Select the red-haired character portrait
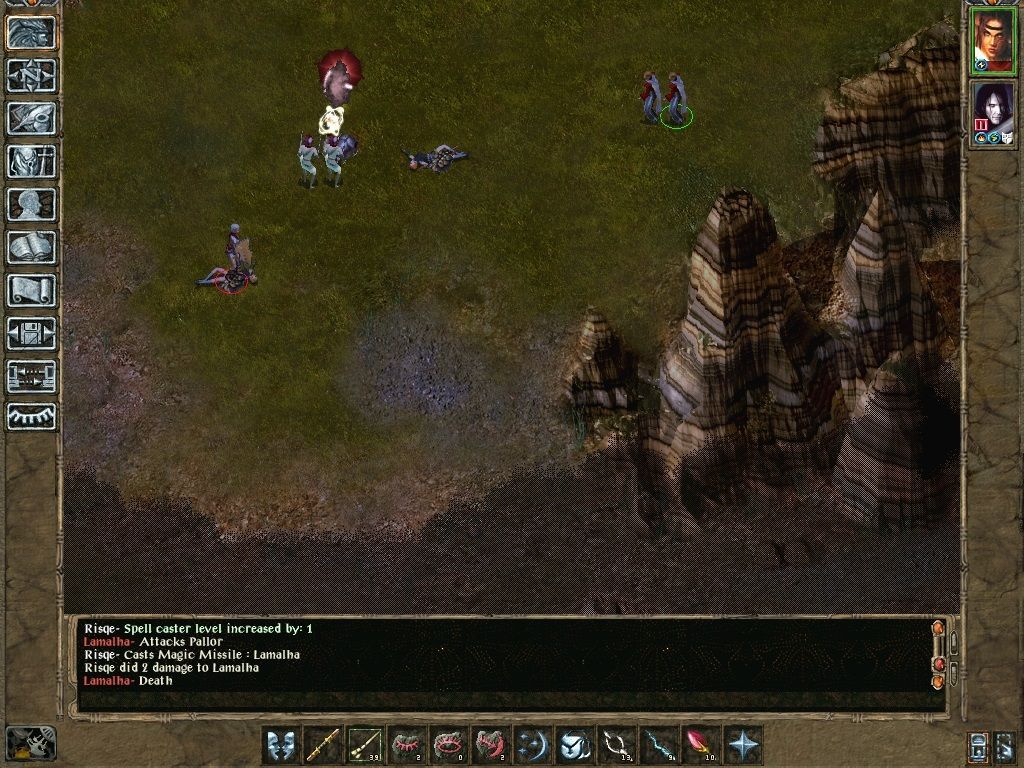 [994, 40]
